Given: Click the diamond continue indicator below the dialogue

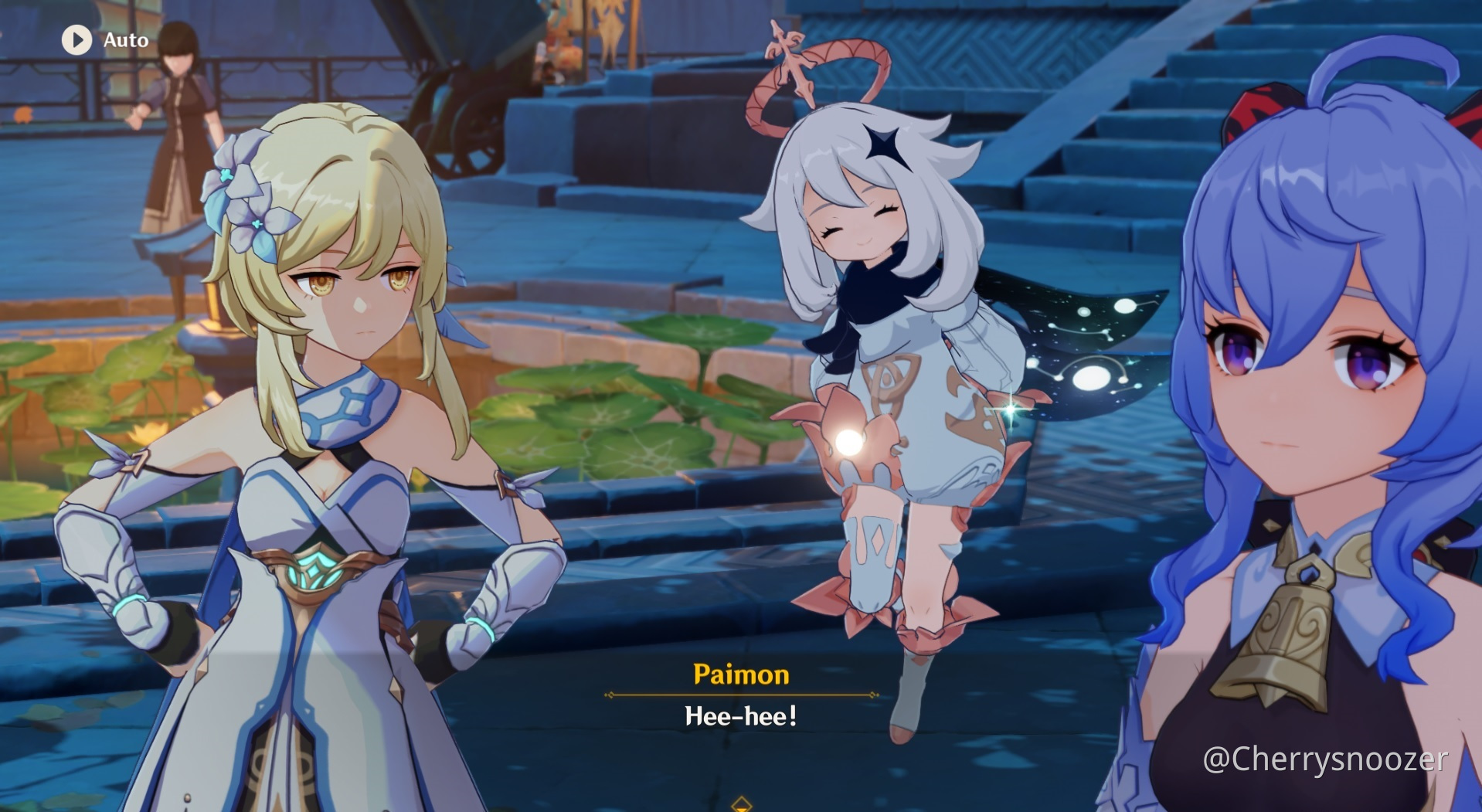Looking at the screenshot, I should [741, 805].
